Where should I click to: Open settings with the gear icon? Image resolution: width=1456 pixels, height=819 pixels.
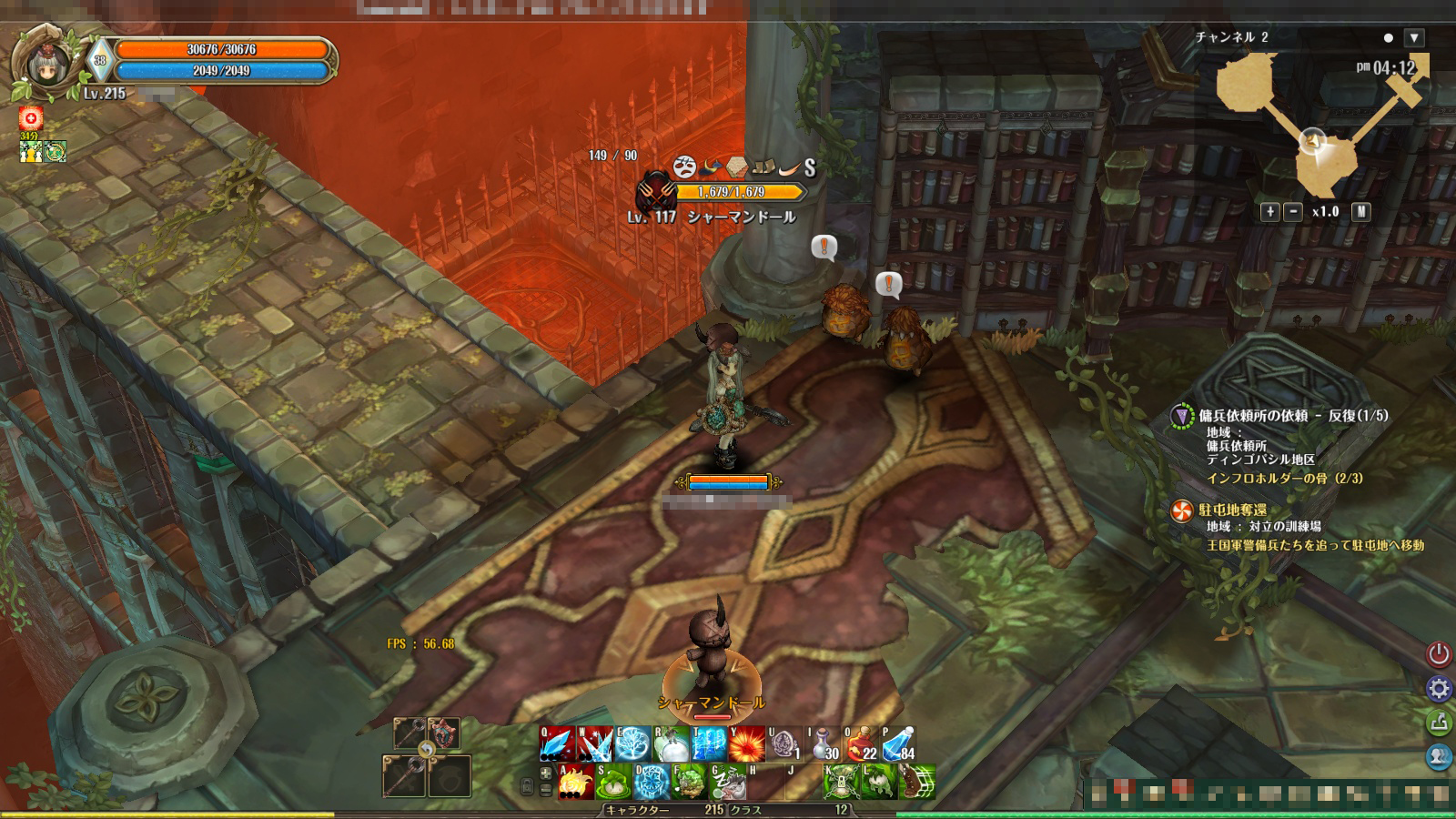coord(1439,688)
